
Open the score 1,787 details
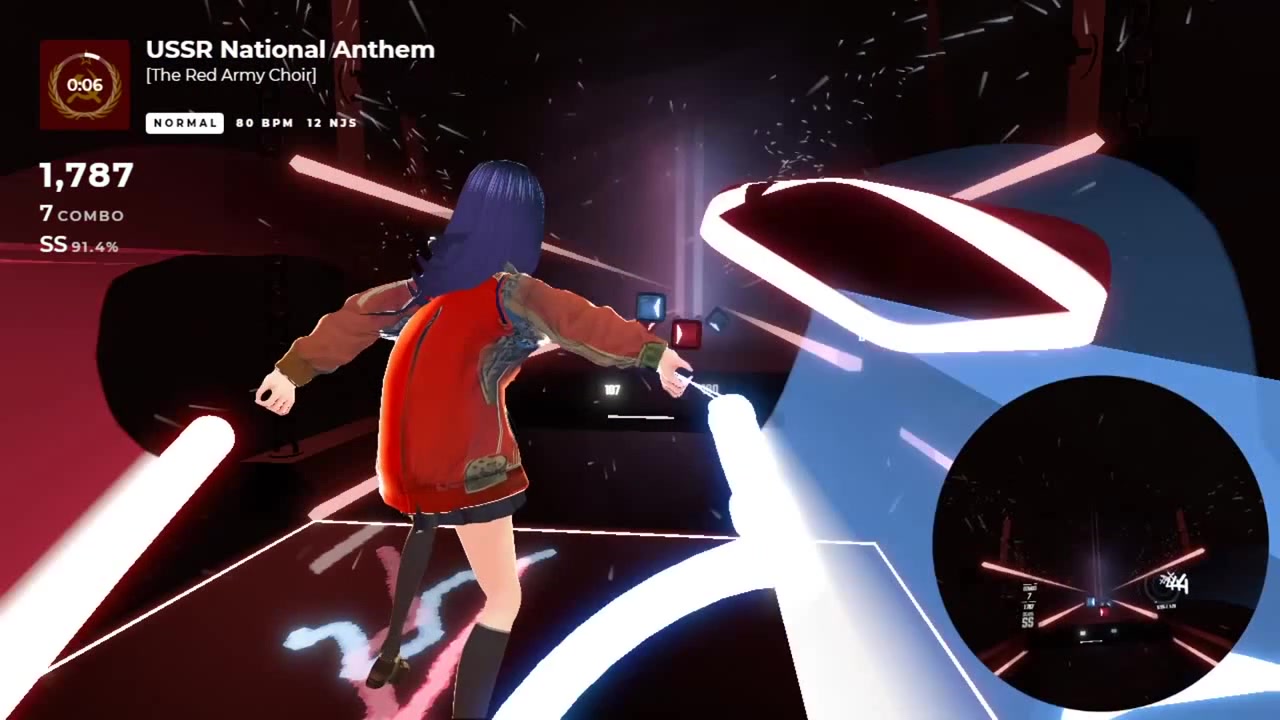[x=85, y=176]
